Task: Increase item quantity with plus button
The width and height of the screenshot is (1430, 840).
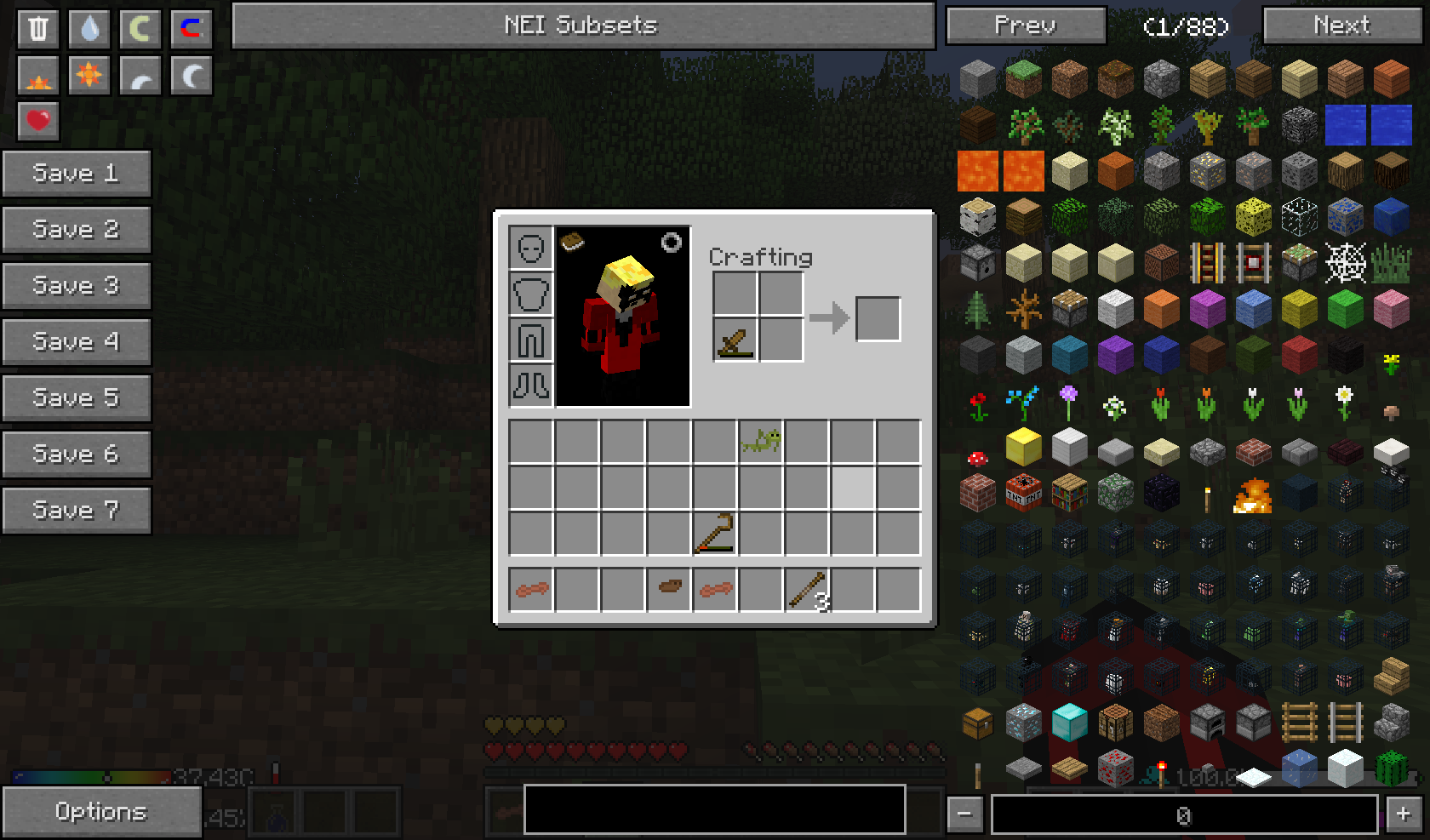Action: [1403, 814]
